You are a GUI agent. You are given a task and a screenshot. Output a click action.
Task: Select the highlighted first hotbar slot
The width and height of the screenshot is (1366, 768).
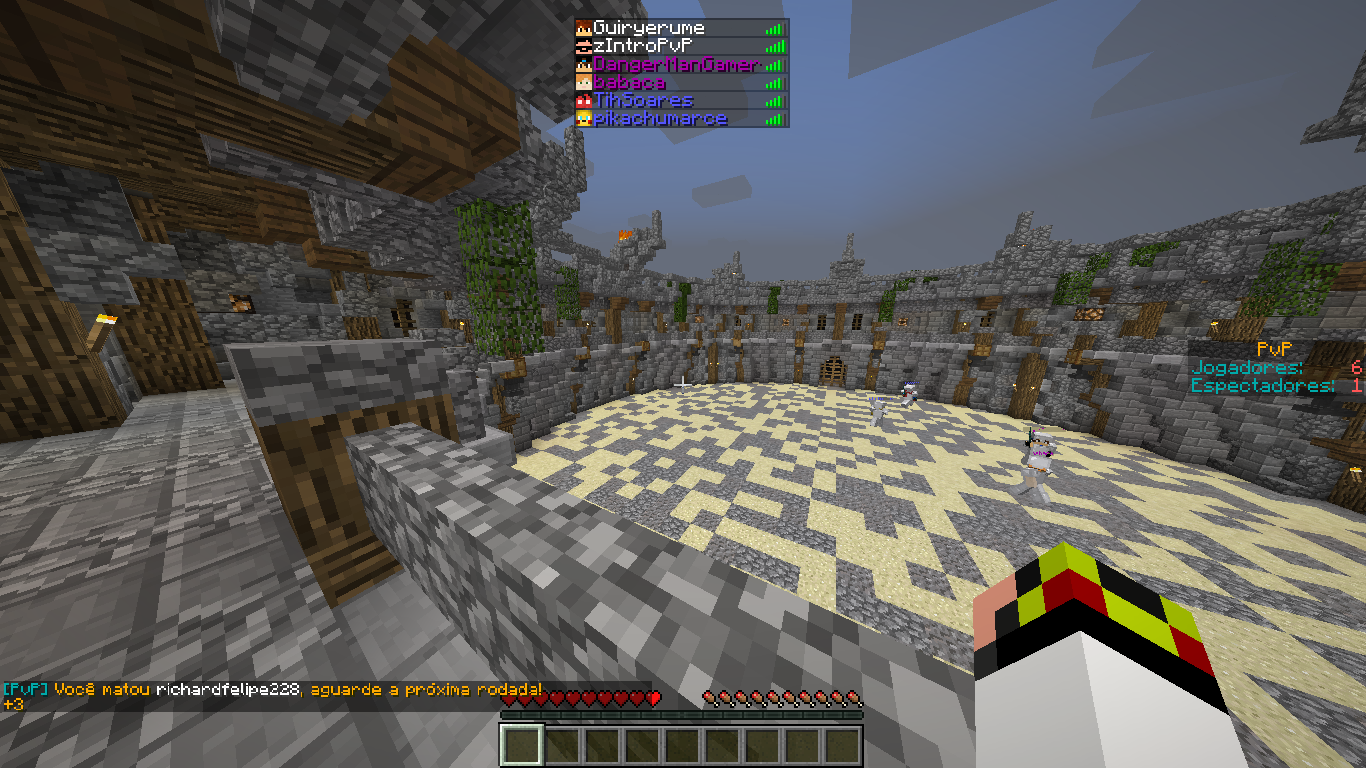(521, 745)
